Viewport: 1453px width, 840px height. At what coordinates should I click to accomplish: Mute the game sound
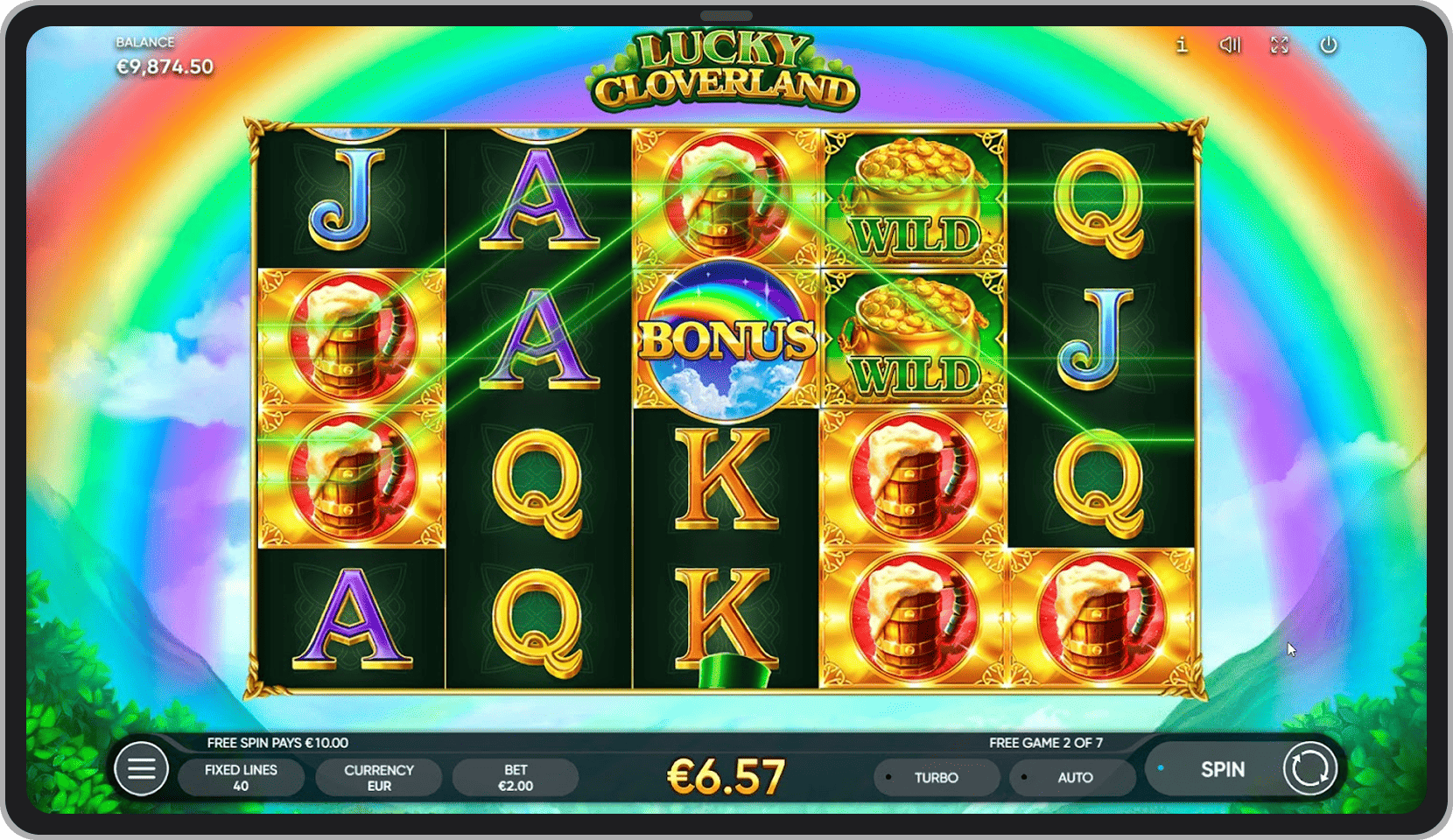click(1230, 45)
